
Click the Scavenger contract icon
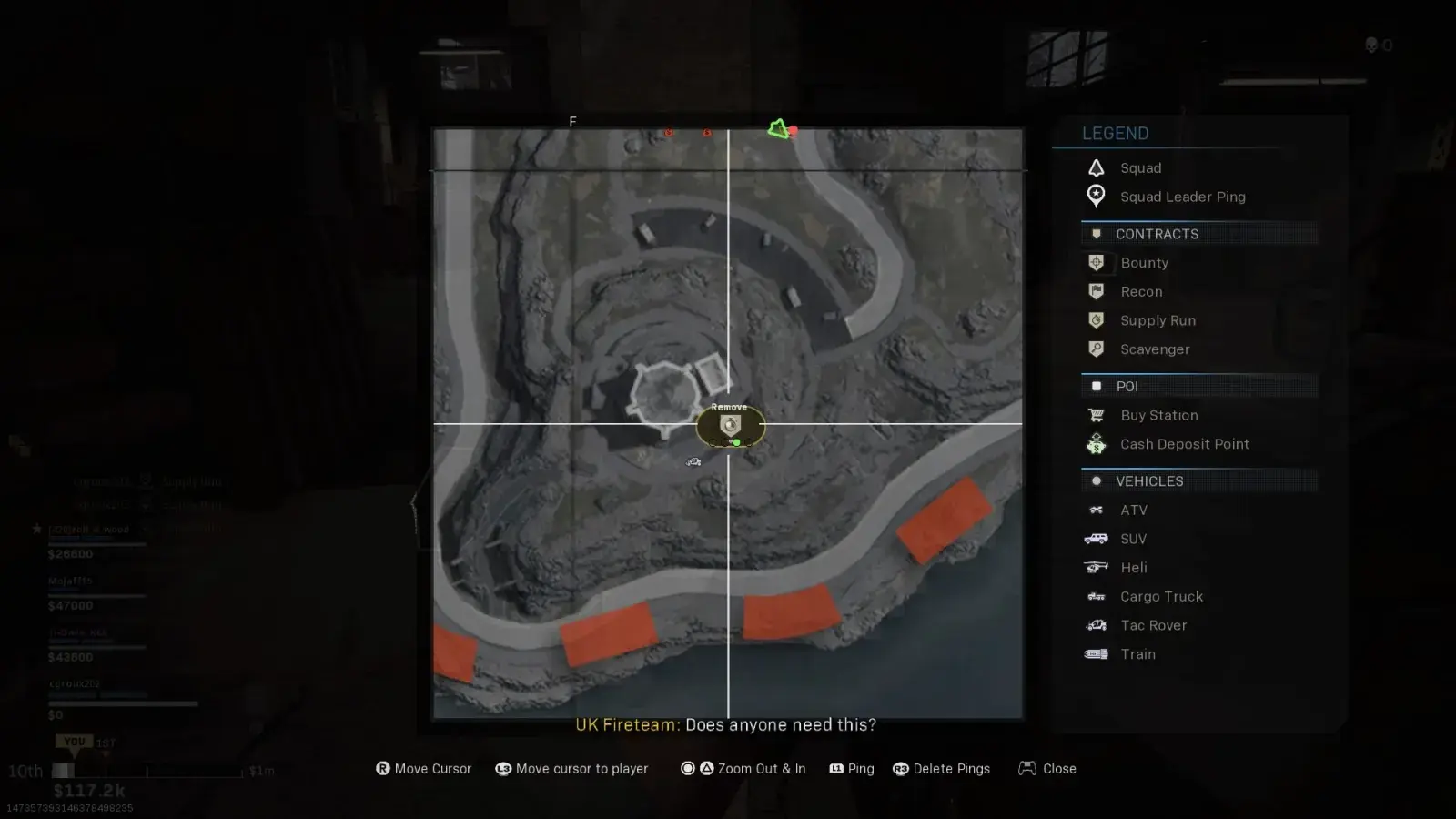1097,349
